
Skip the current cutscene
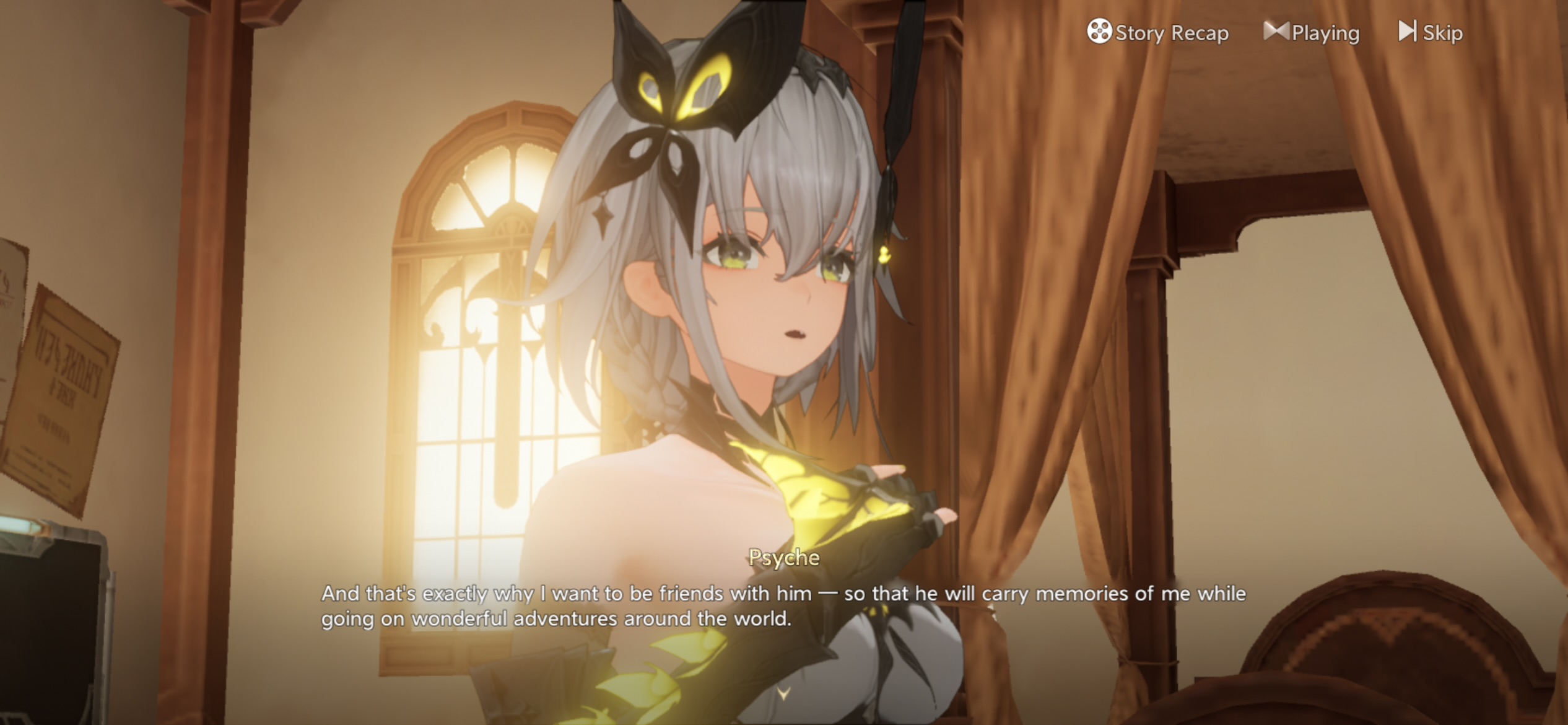(x=1431, y=32)
